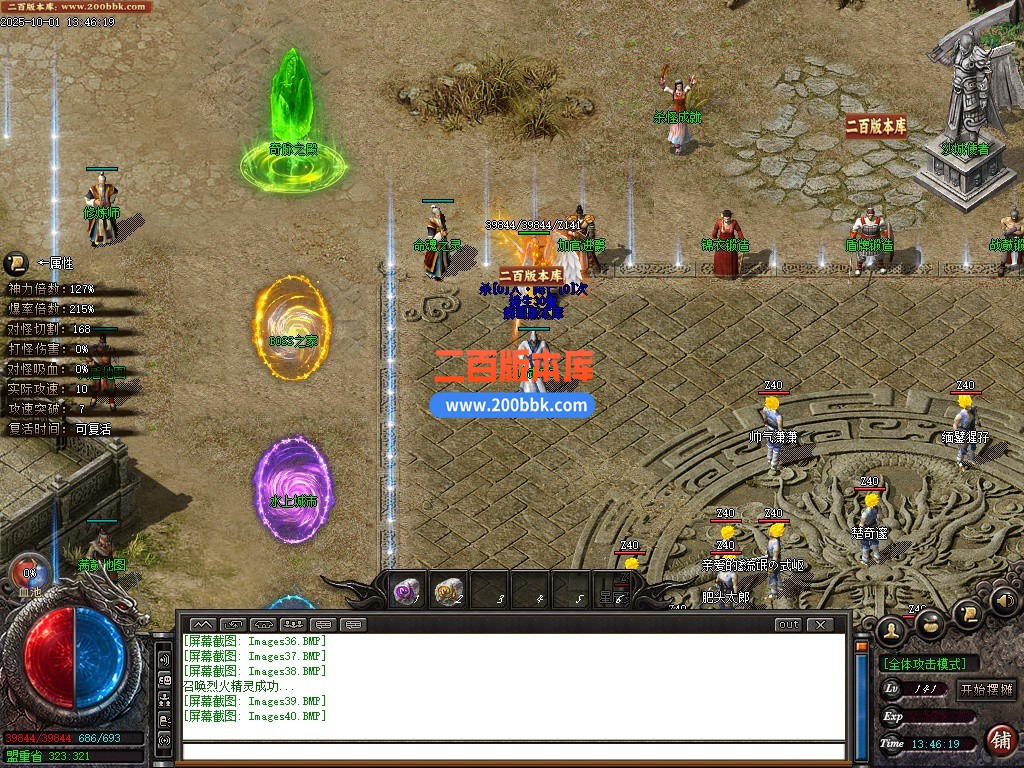The height and width of the screenshot is (768, 1024).
Task: Close the chat window with the X button
Action: click(819, 625)
